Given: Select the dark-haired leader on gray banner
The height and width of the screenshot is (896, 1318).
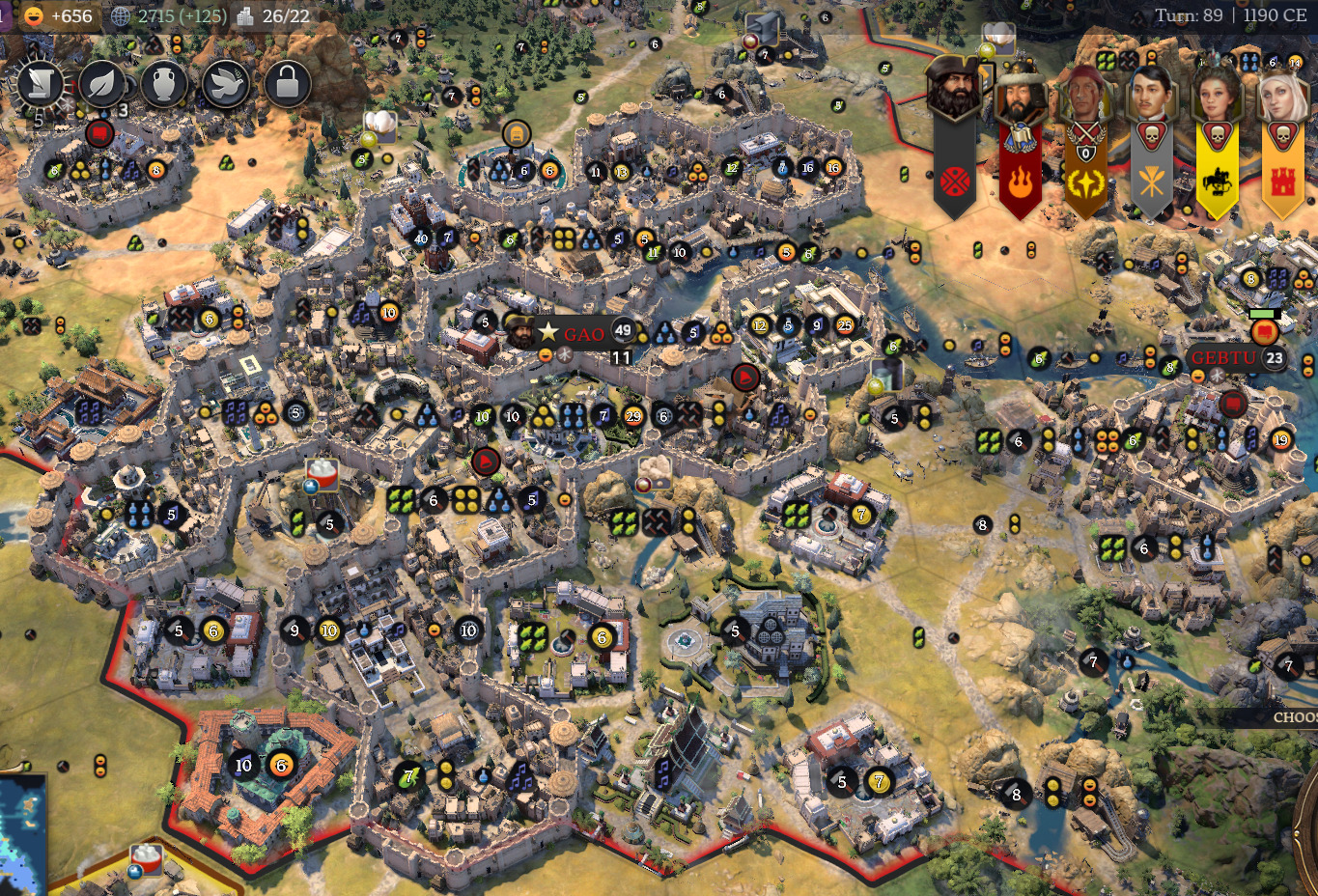Looking at the screenshot, I should tap(1151, 95).
